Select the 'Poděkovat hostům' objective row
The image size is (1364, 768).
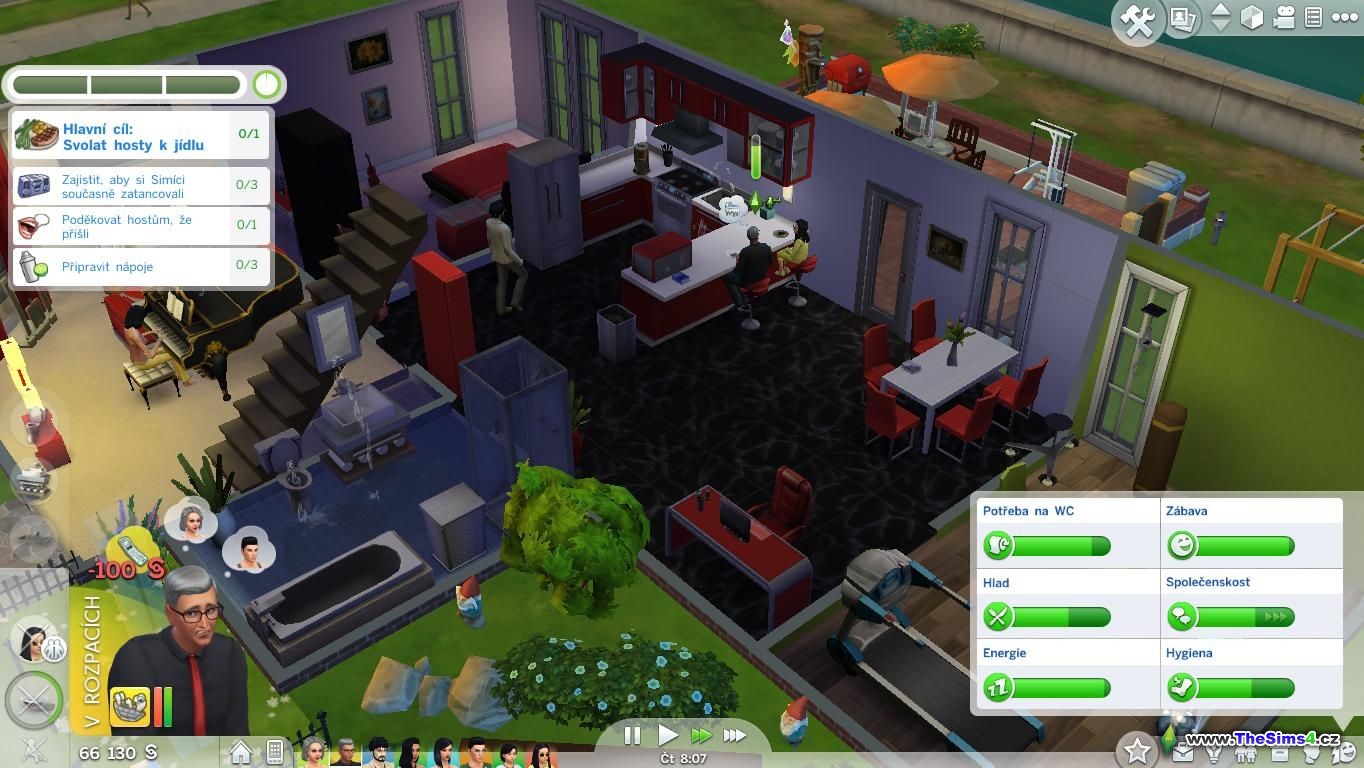pyautogui.click(x=140, y=226)
